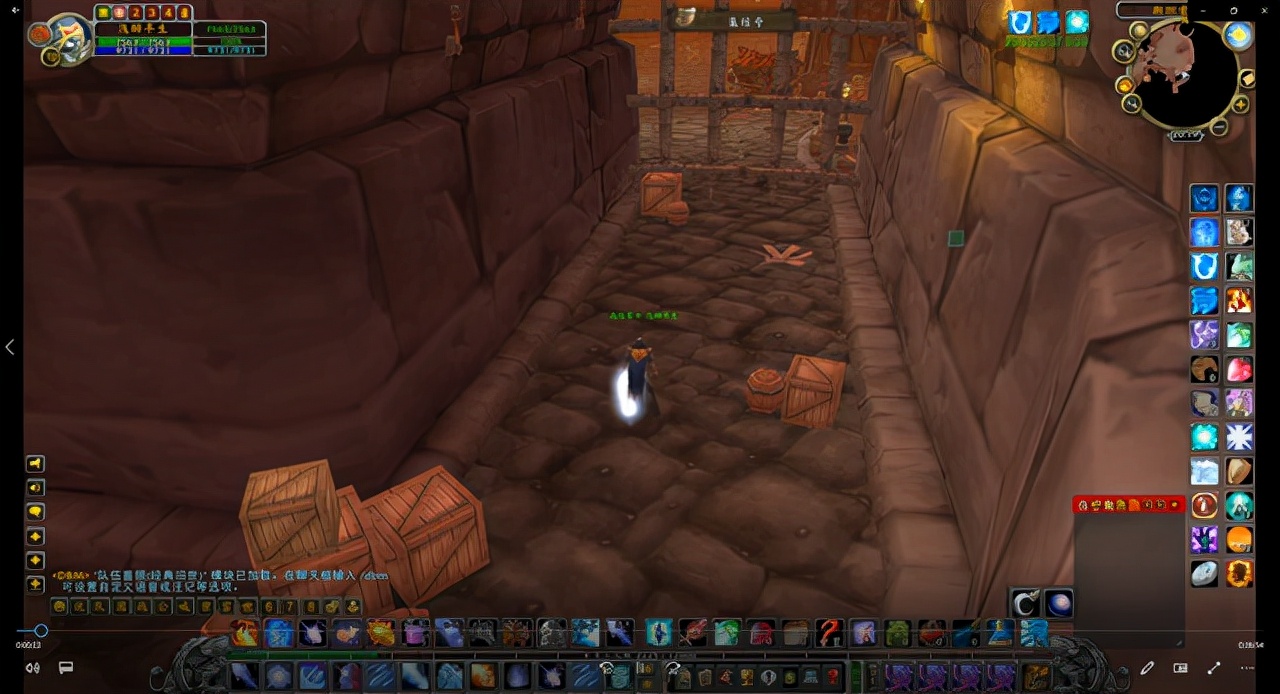Use the red question mark action icon
Image resolution: width=1280 pixels, height=694 pixels.
829,632
